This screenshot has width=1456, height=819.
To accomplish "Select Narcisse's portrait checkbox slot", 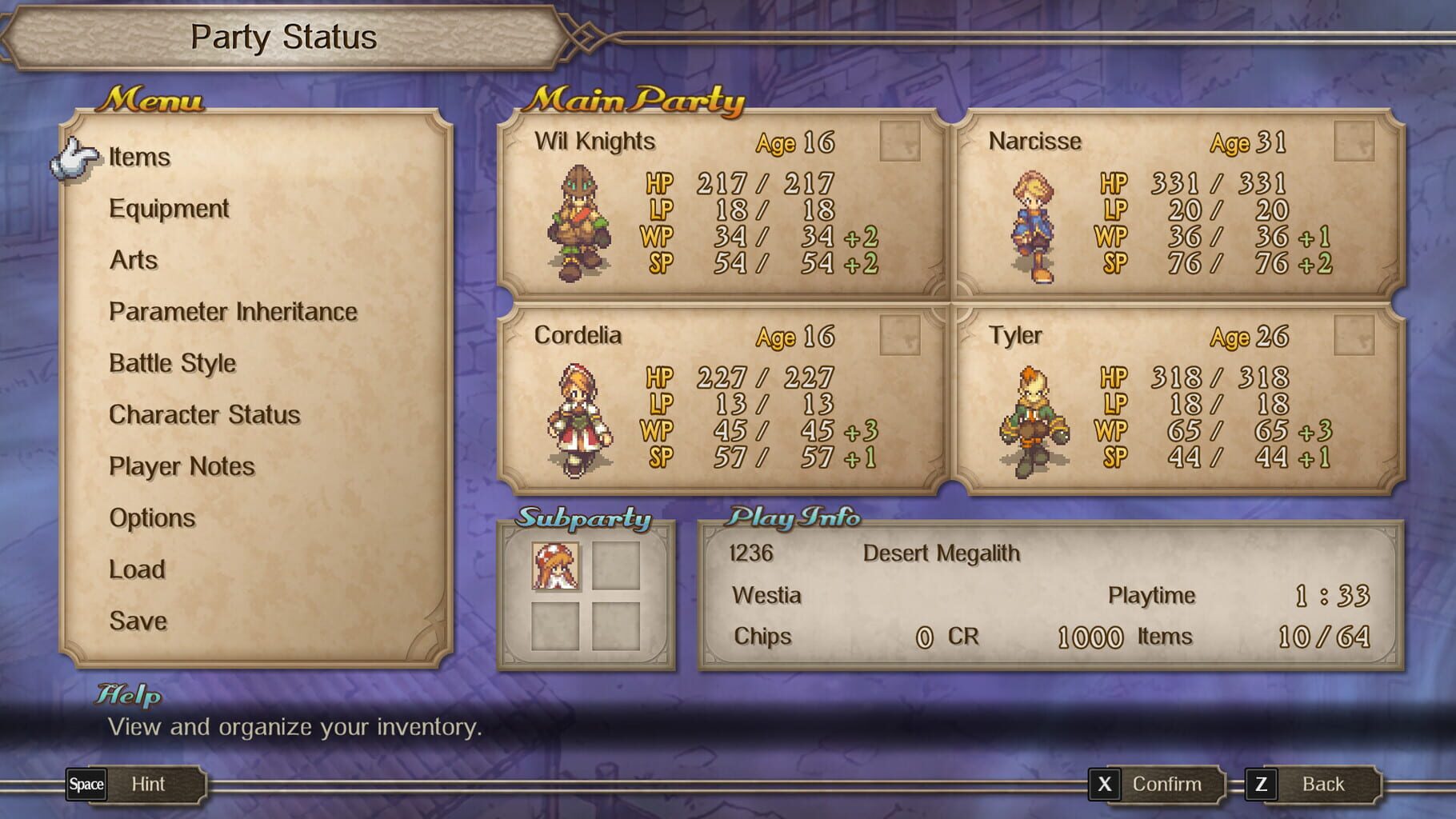I will (1354, 140).
